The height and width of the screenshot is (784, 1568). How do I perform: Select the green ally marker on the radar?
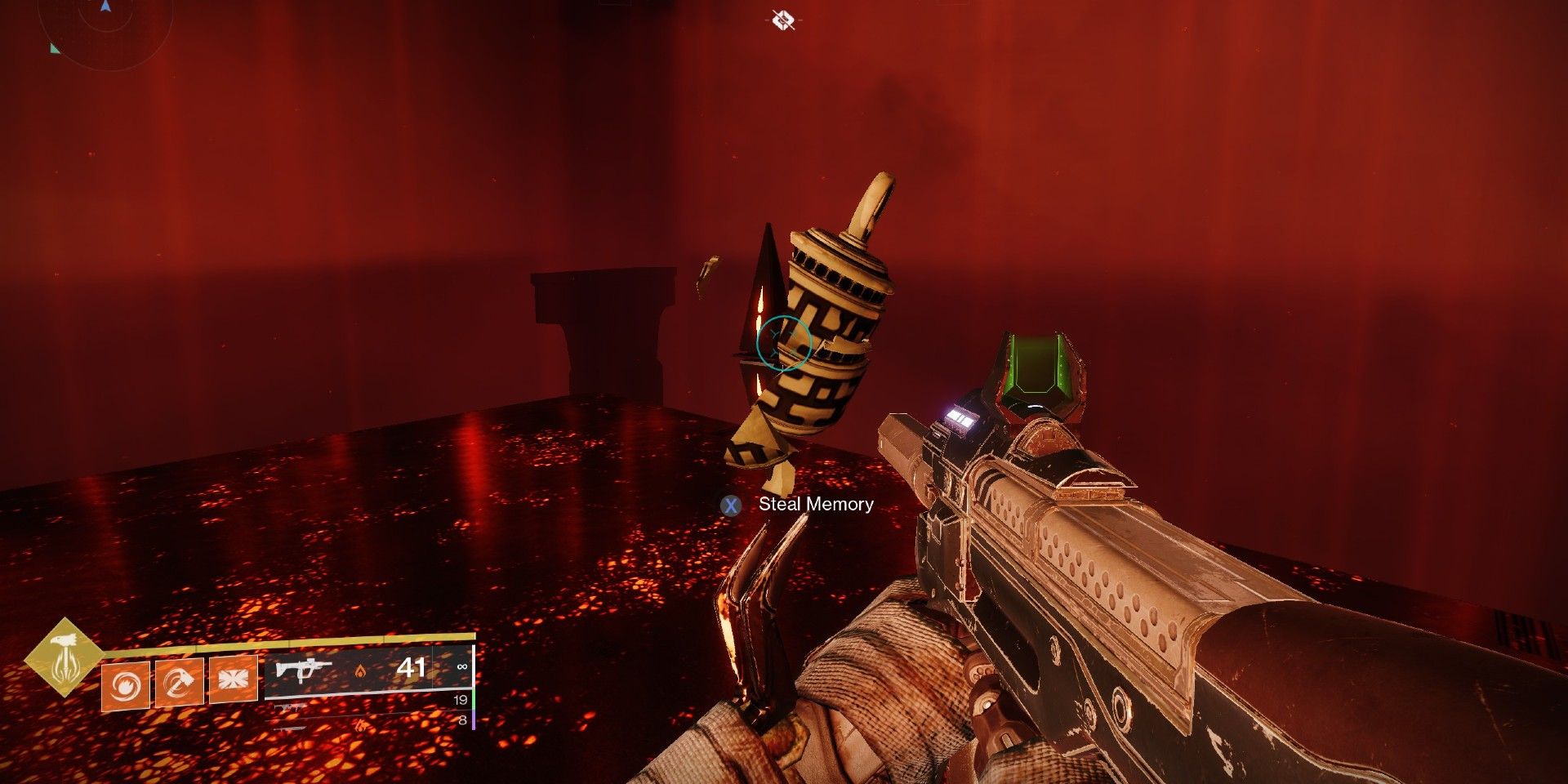[x=55, y=49]
